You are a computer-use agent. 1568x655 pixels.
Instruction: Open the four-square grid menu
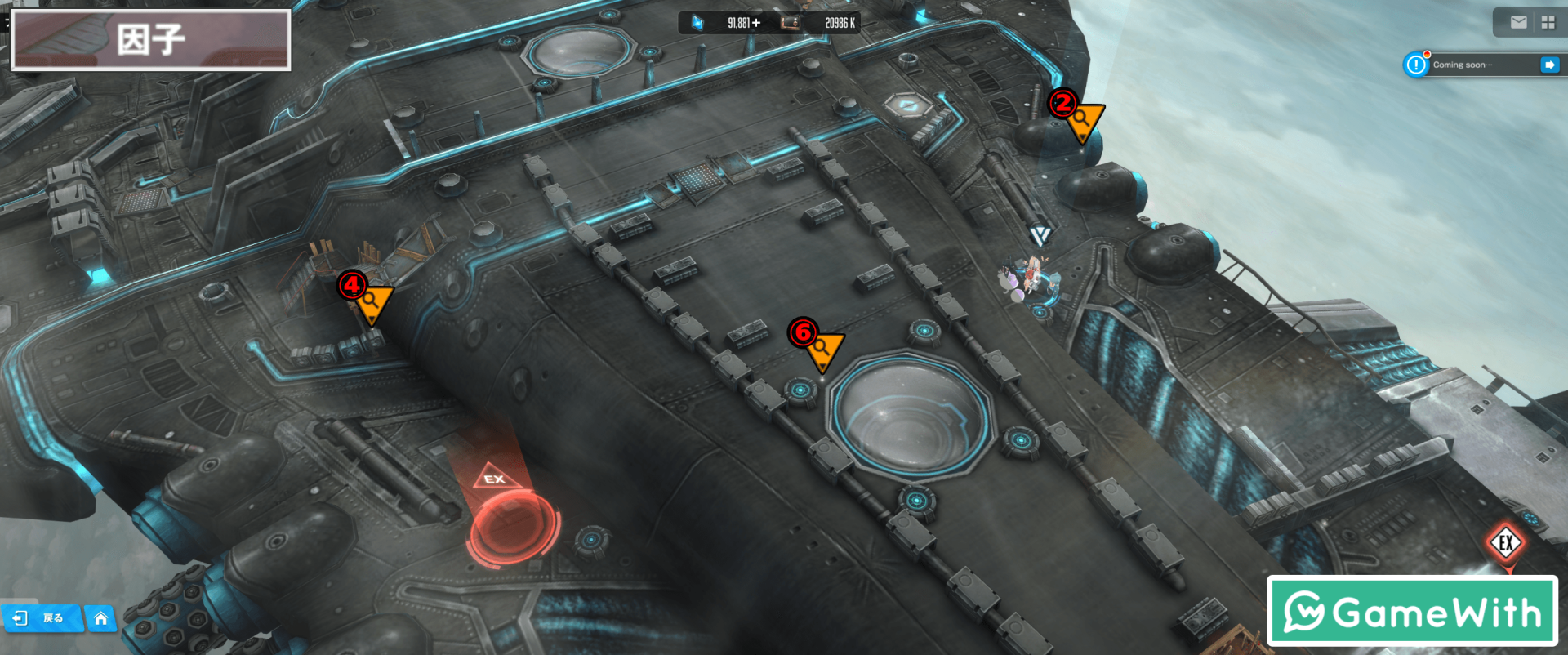[x=1548, y=23]
